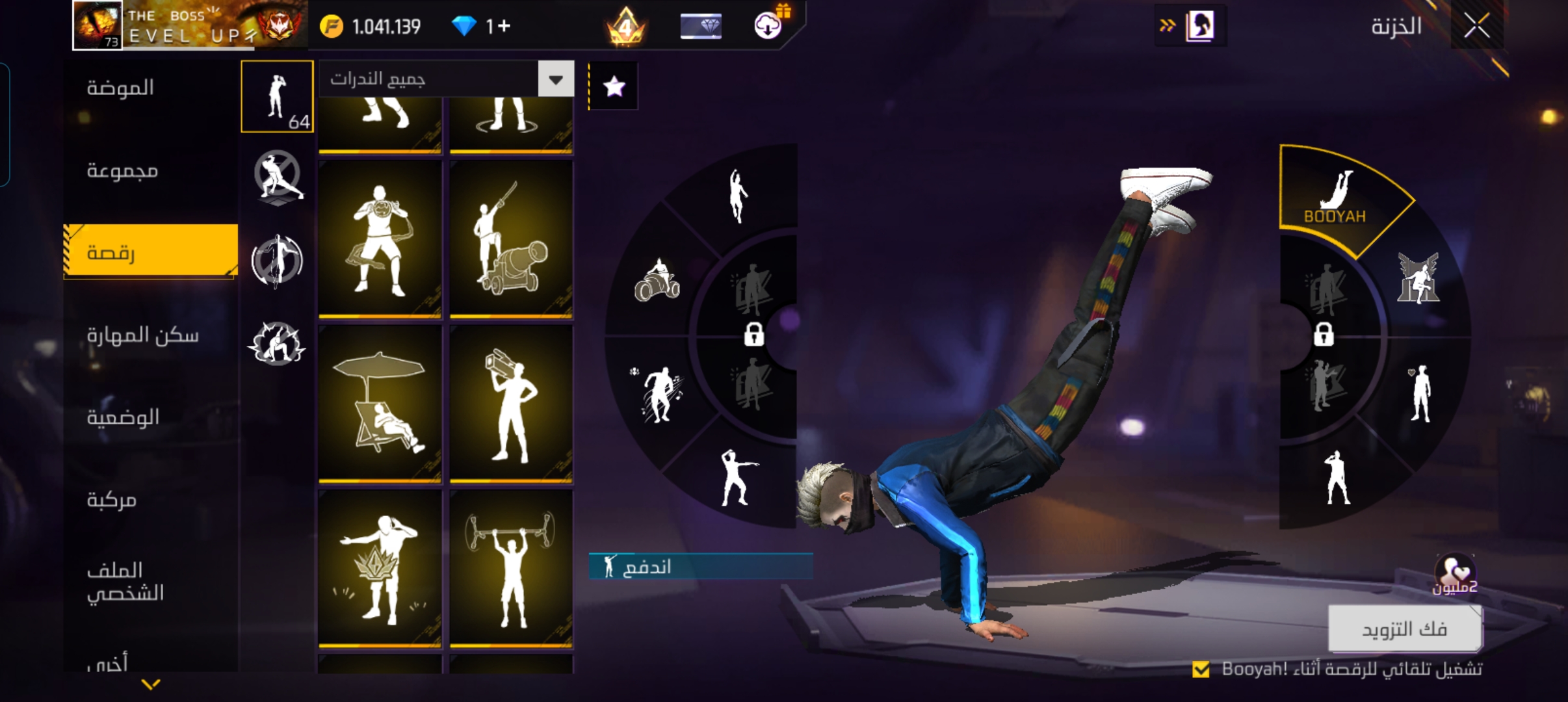Open the جميع الندرات rarity dropdown
This screenshot has width=1568, height=702.
point(555,79)
